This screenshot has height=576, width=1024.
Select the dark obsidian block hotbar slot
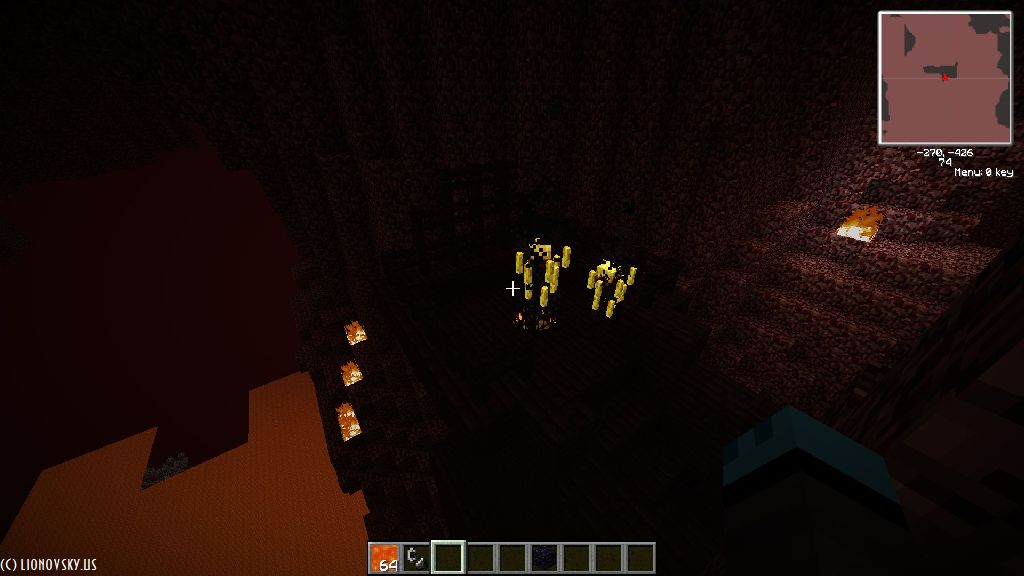click(x=544, y=557)
